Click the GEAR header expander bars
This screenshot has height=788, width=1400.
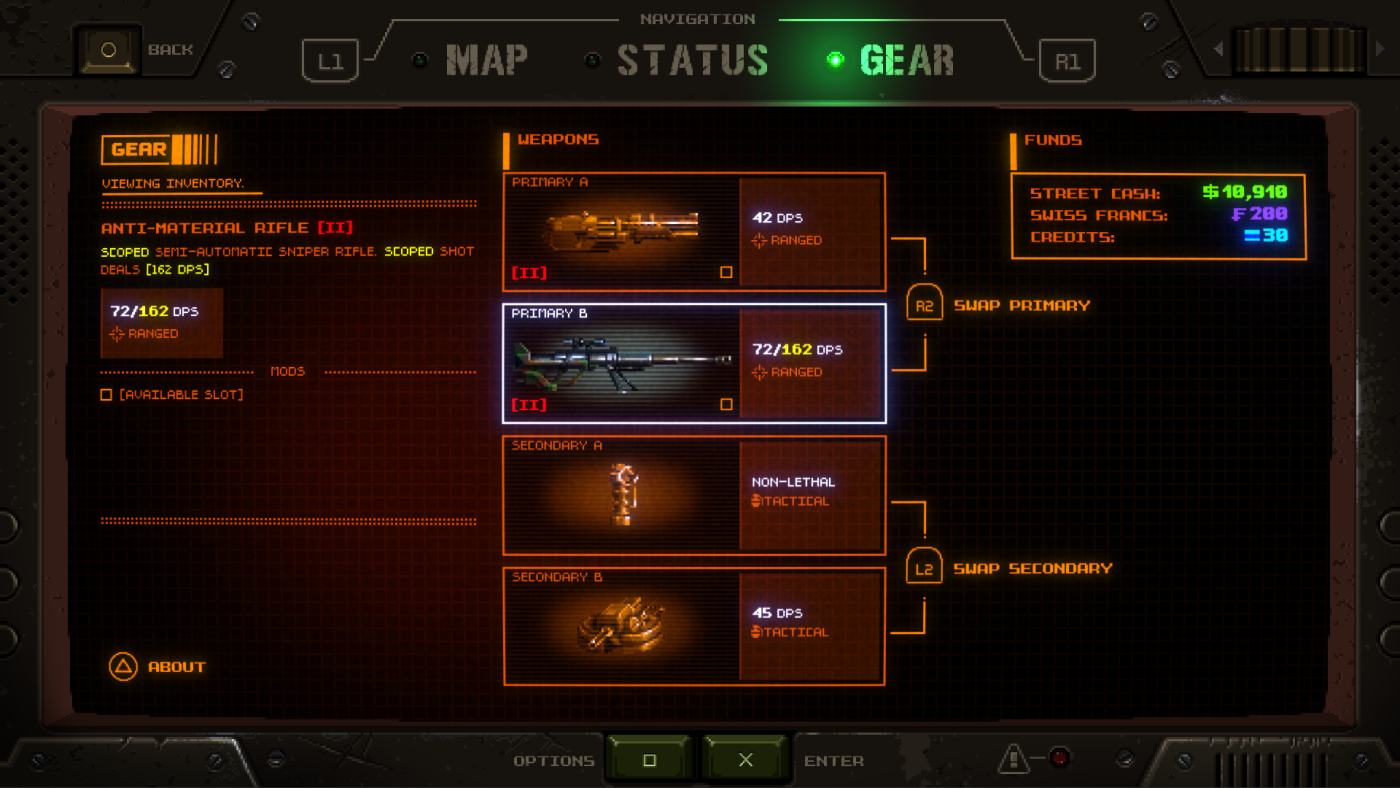[x=197, y=148]
